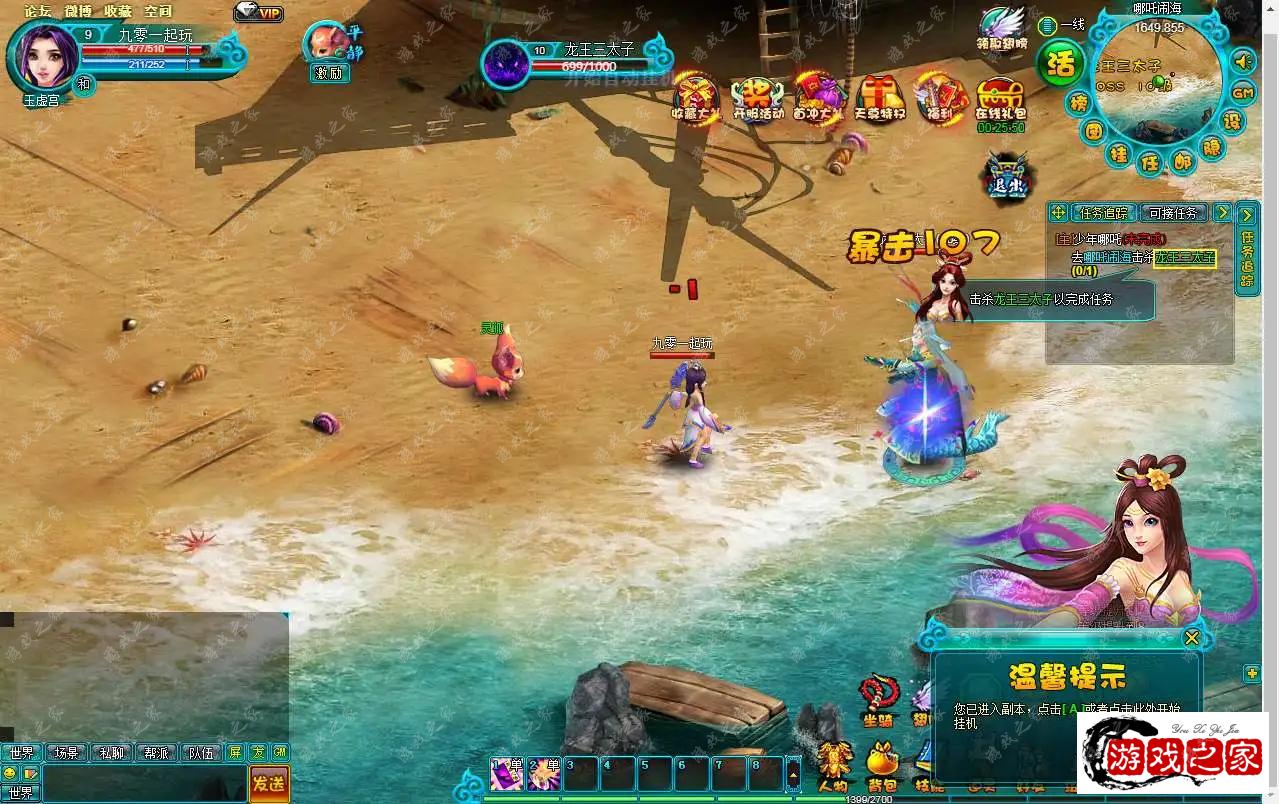
Task: Open the 榜 ranking button by minimap
Action: [x=1078, y=103]
